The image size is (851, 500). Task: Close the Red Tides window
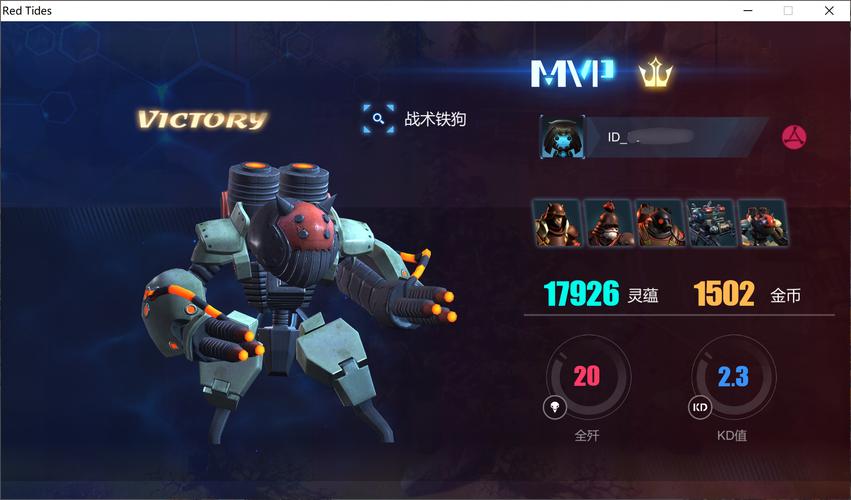tap(829, 10)
